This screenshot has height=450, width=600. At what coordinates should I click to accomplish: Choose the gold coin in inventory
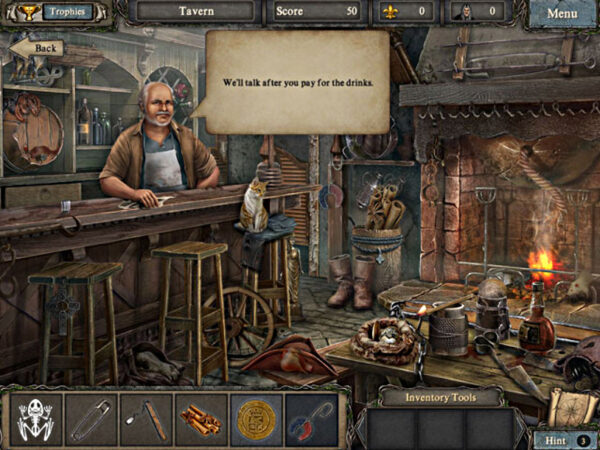pyautogui.click(x=255, y=419)
